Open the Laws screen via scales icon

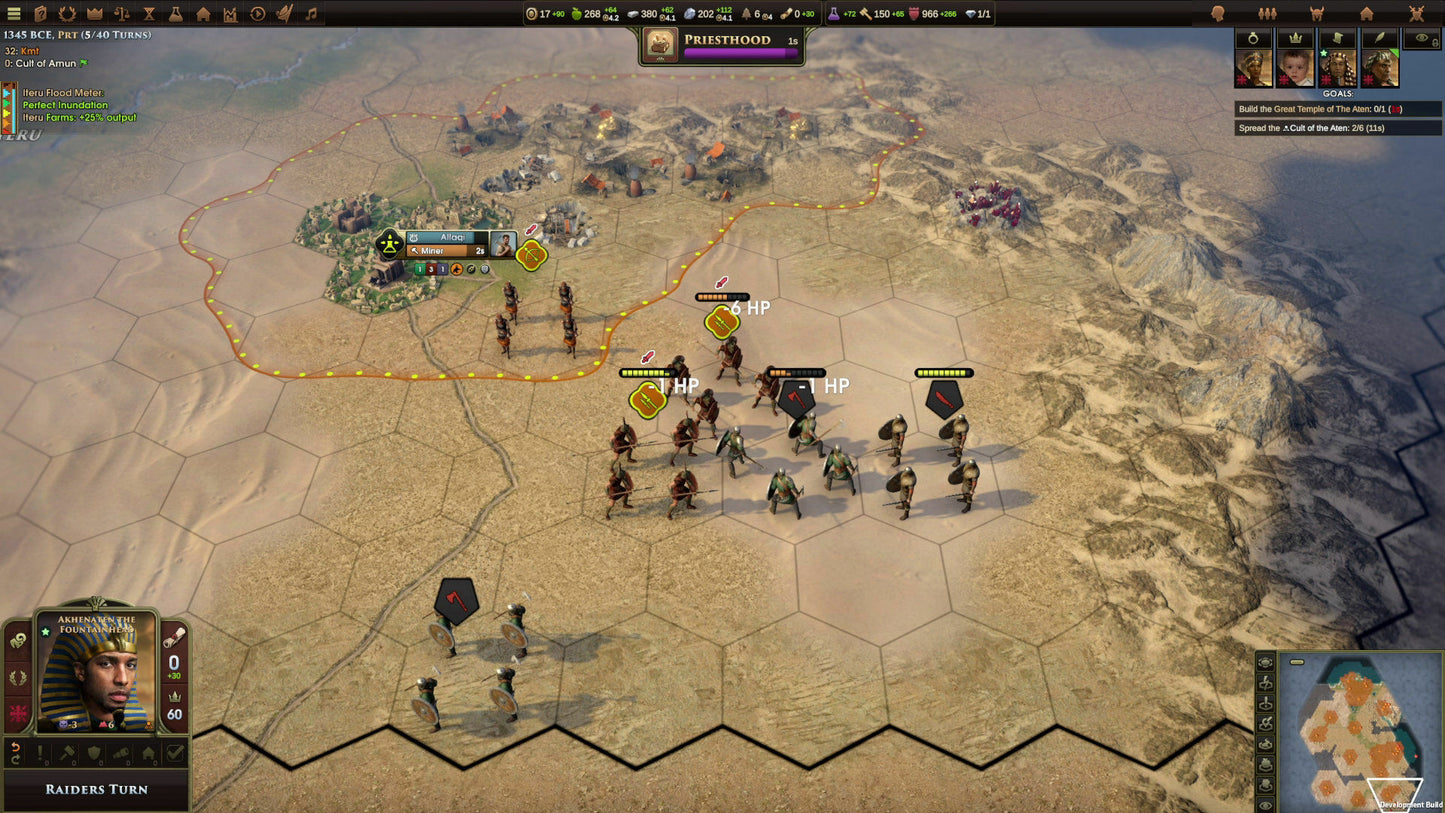click(x=122, y=14)
